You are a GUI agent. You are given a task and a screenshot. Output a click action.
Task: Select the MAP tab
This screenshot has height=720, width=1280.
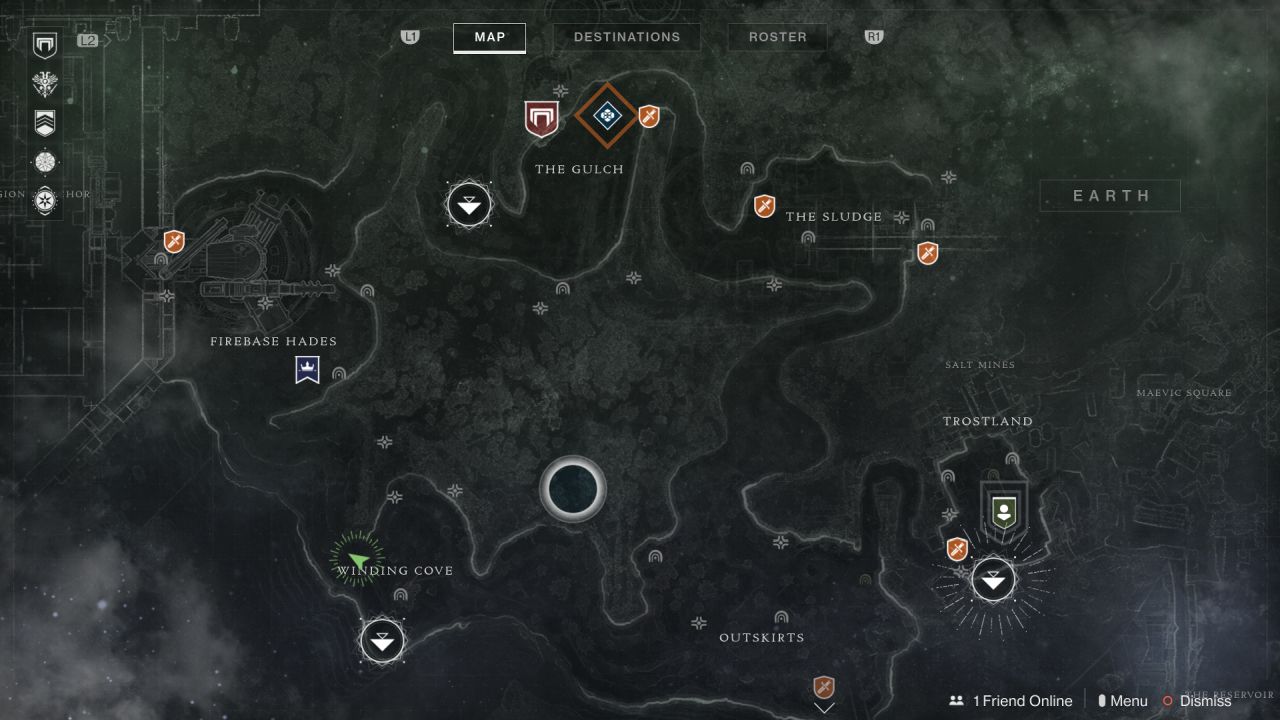[x=489, y=37]
